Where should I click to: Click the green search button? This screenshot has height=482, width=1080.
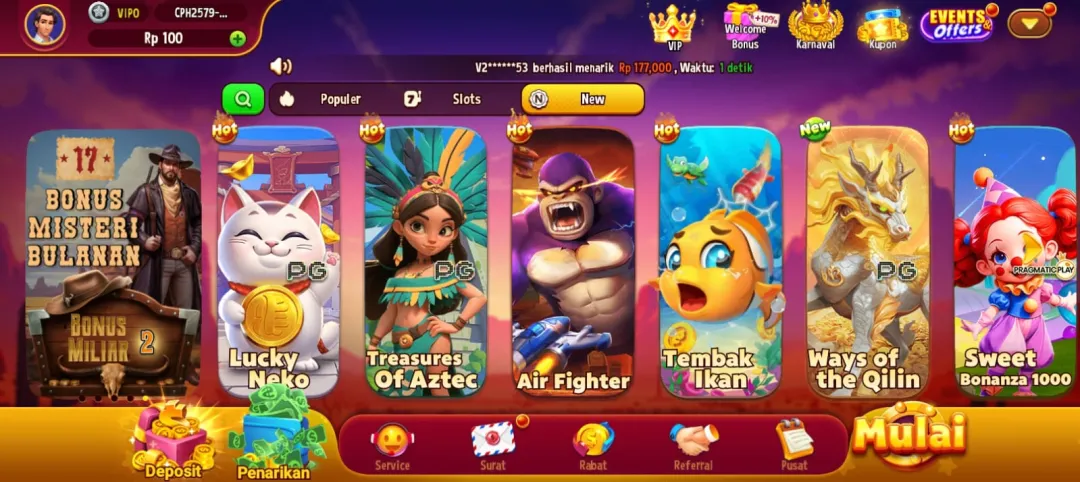(243, 99)
